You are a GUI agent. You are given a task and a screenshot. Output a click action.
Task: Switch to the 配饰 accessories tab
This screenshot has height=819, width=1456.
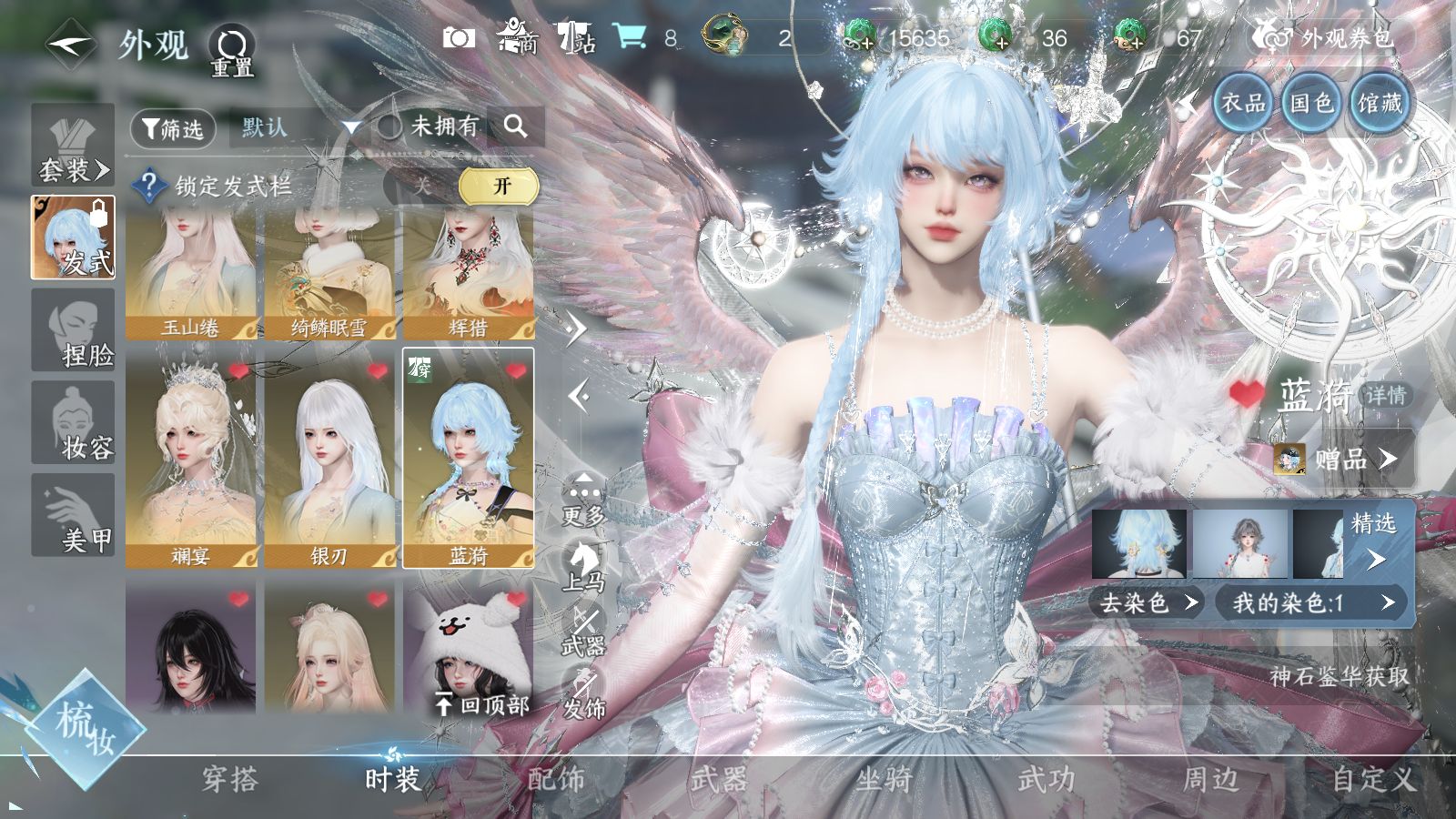point(556,779)
